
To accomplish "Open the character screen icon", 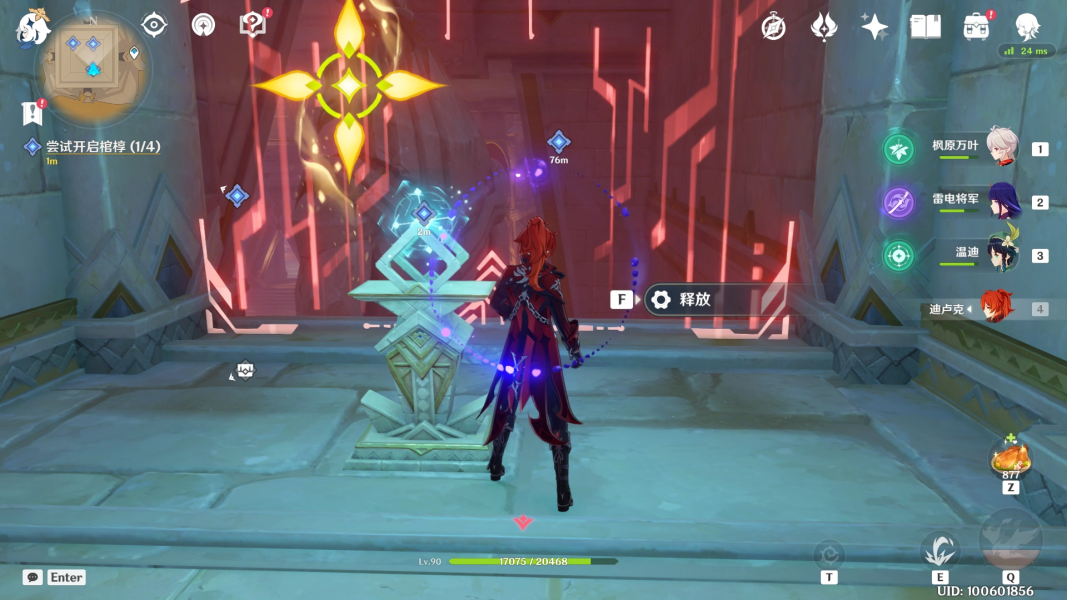I will click(1027, 27).
